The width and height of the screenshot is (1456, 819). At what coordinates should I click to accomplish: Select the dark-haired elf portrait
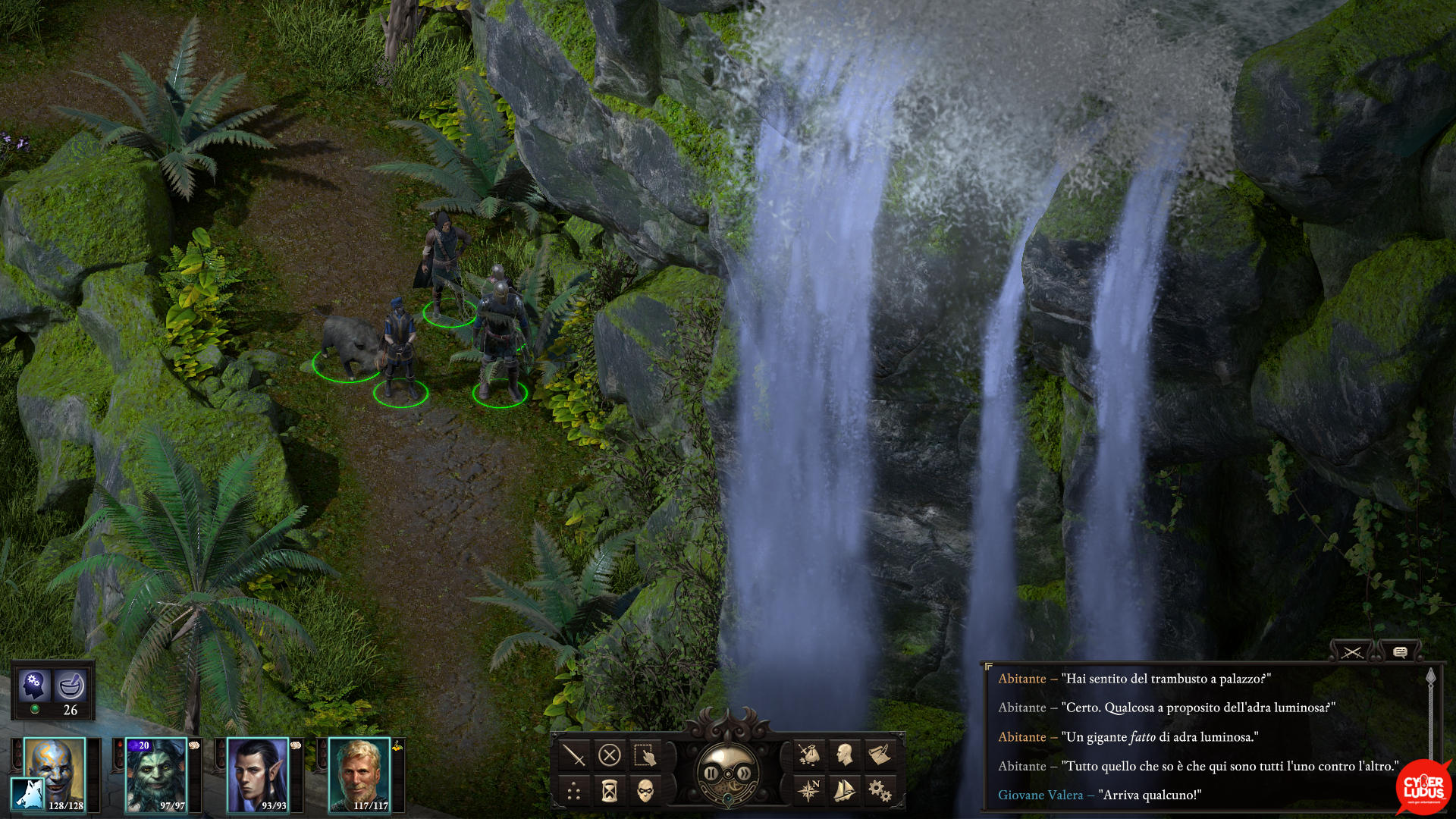pos(258,775)
